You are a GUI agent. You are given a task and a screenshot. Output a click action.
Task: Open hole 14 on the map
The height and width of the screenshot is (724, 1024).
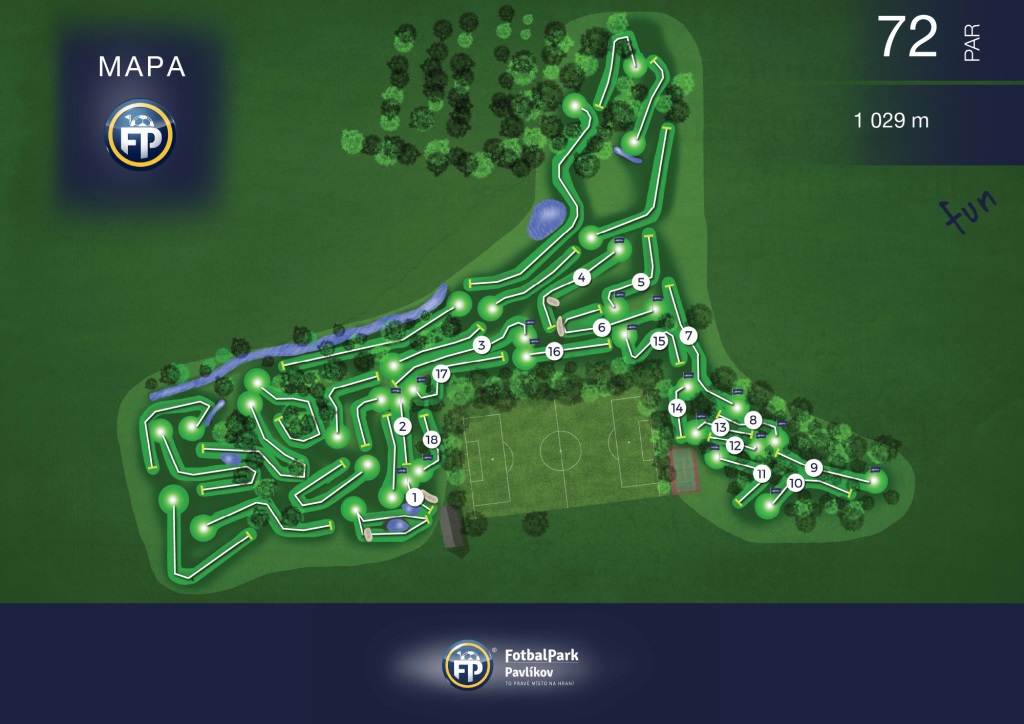[x=677, y=408]
